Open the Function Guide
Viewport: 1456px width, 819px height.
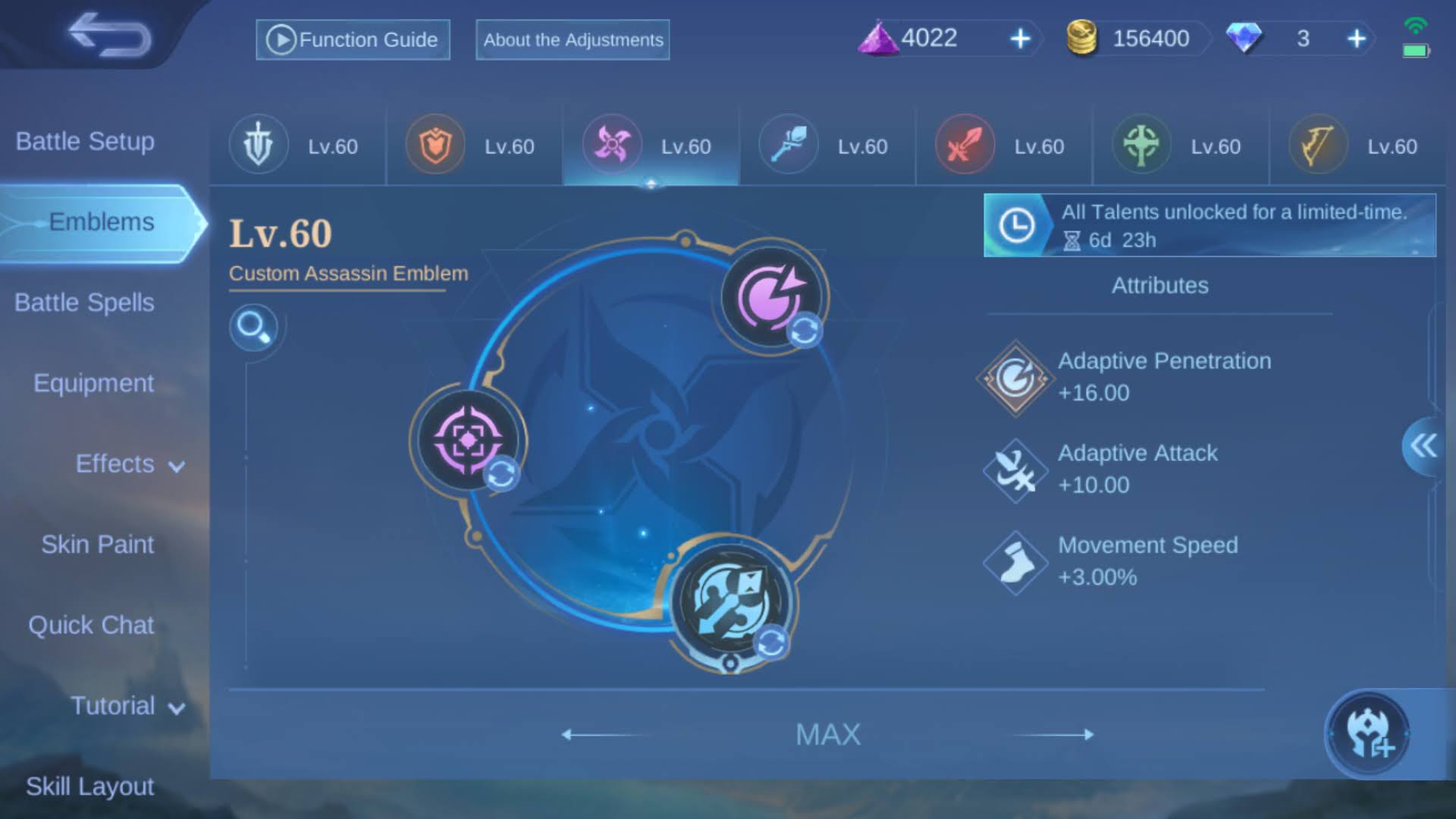coord(353,39)
